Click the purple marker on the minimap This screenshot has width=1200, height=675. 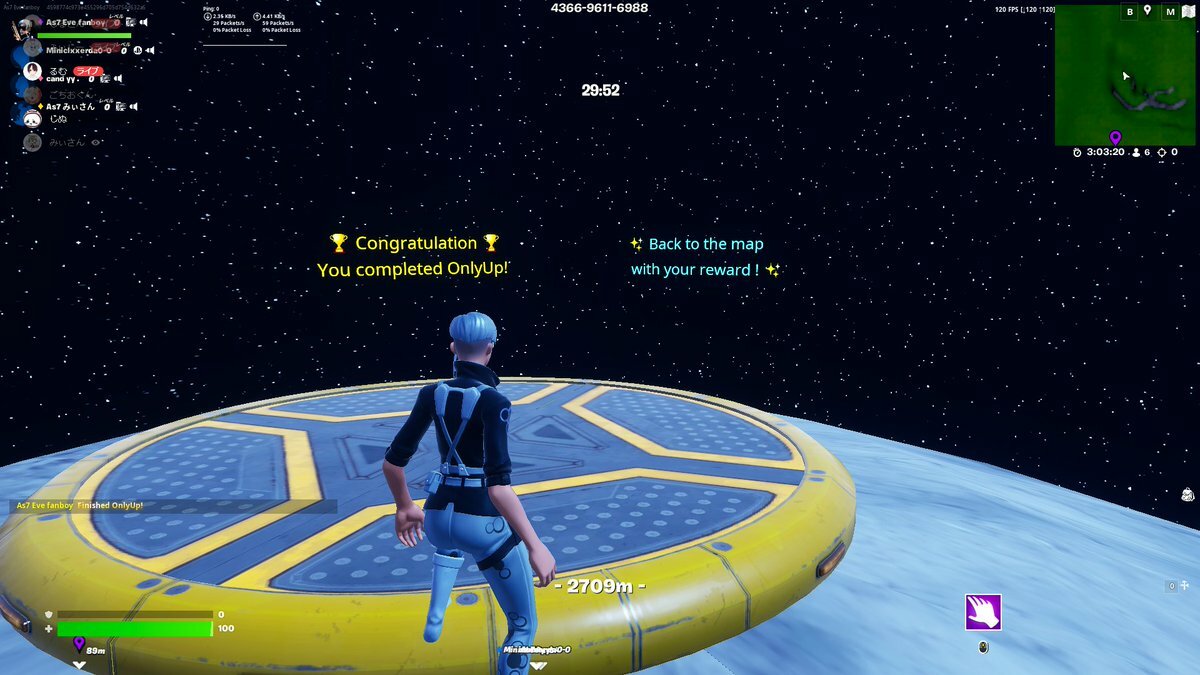1115,137
